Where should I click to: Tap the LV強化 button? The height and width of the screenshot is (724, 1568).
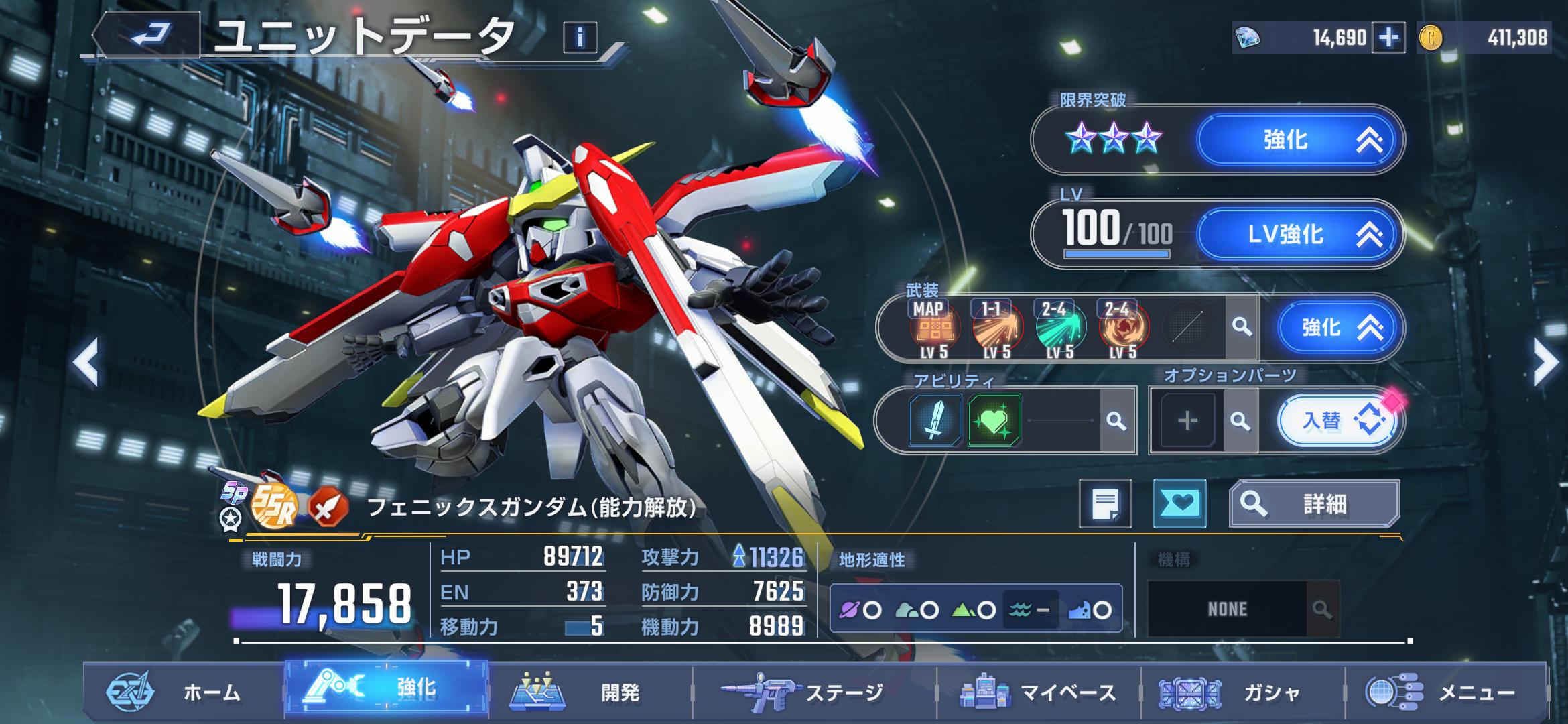click(x=1299, y=234)
